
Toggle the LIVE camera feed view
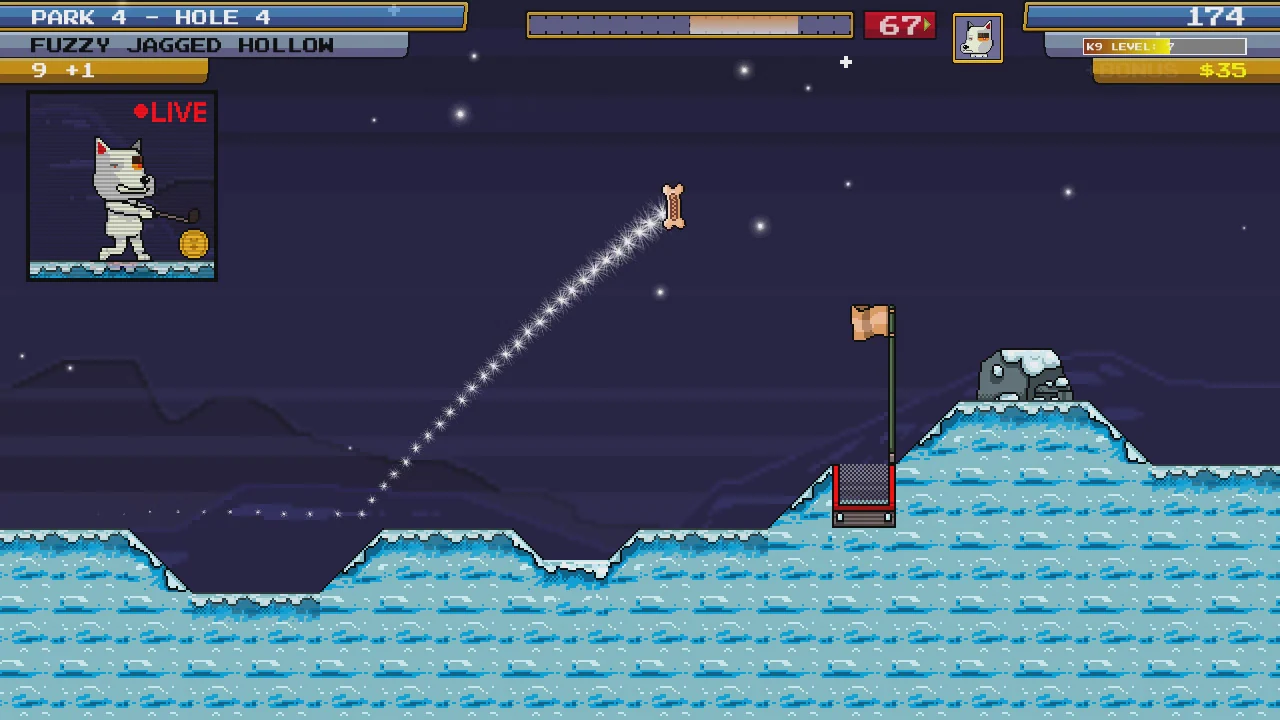tap(121, 185)
